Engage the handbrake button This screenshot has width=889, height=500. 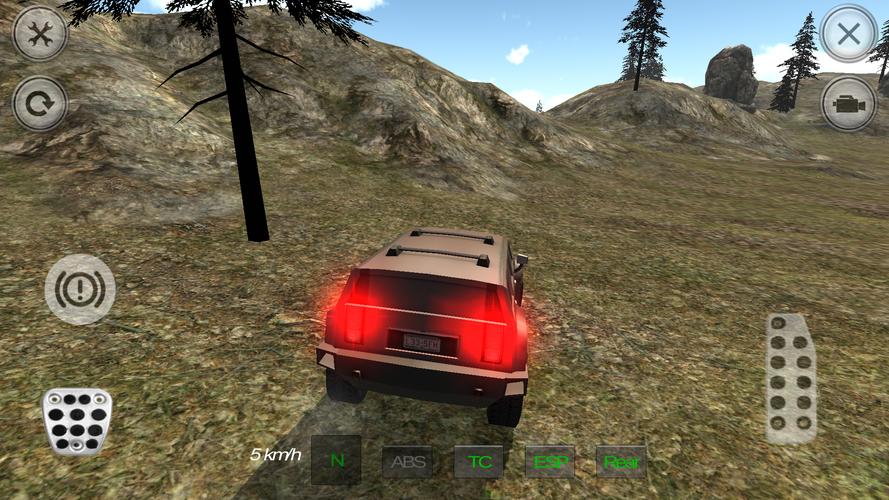[x=80, y=289]
